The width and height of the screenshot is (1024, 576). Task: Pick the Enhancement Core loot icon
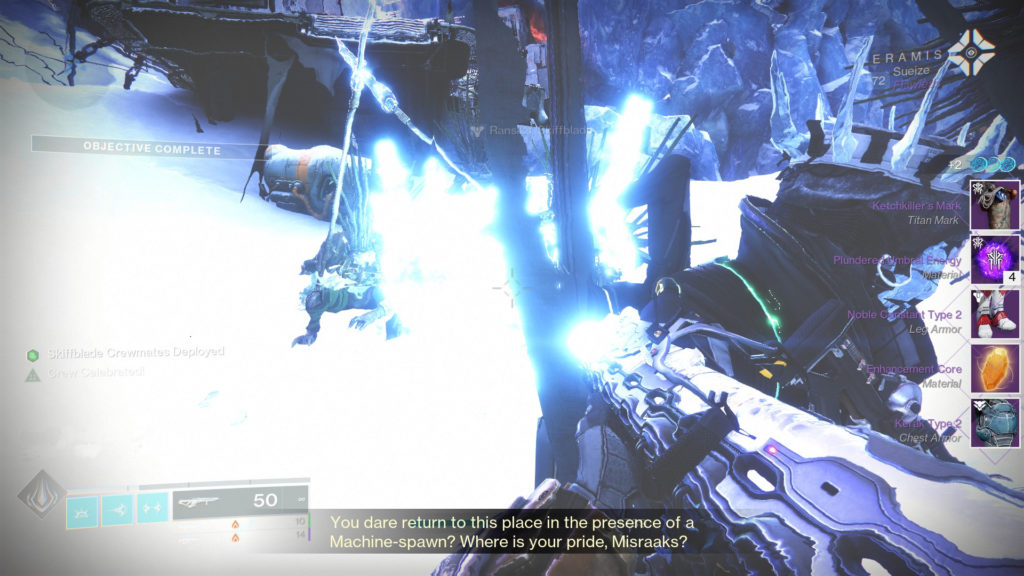click(994, 369)
